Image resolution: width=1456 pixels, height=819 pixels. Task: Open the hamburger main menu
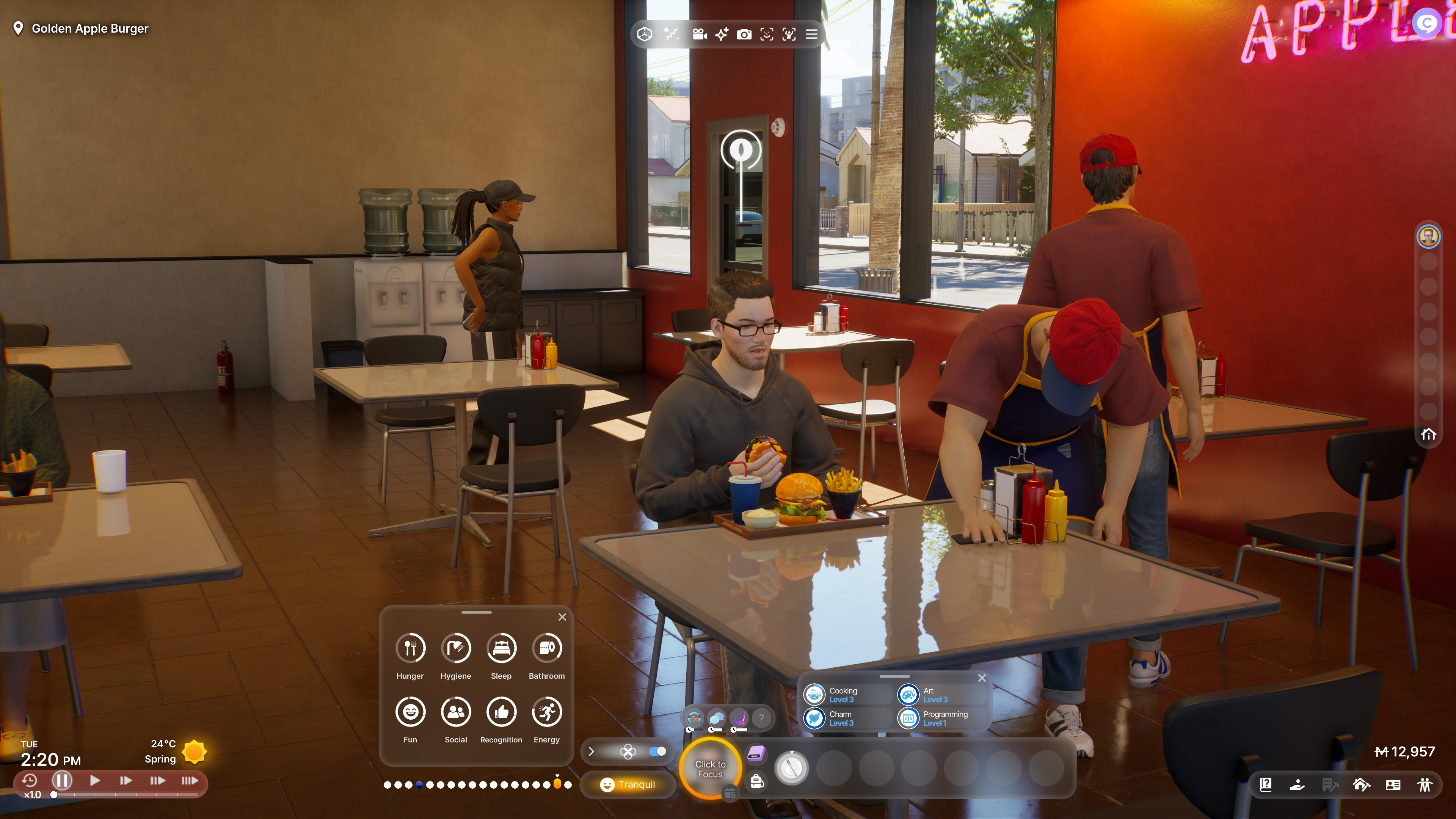point(811,35)
